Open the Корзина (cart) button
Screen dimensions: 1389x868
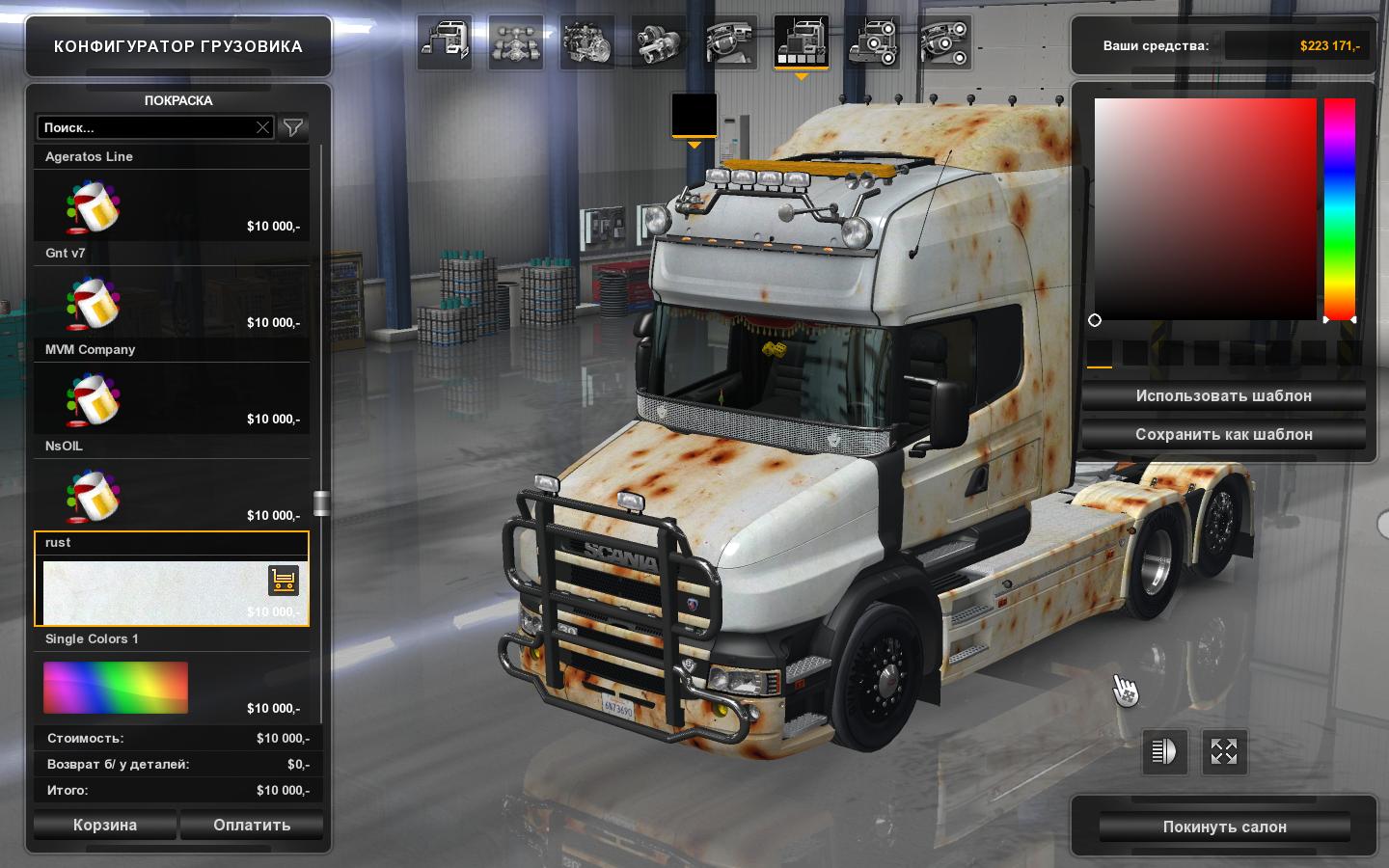tap(105, 825)
